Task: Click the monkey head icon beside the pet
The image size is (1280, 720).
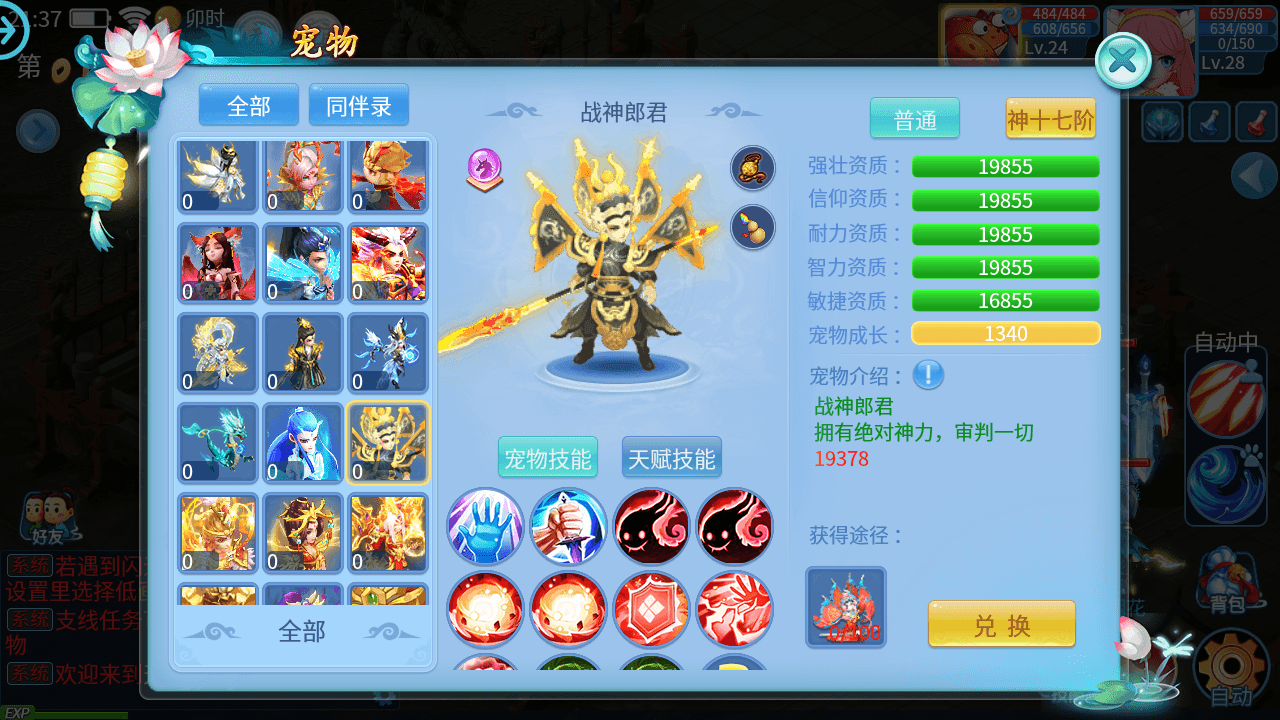Action: pyautogui.click(x=752, y=169)
